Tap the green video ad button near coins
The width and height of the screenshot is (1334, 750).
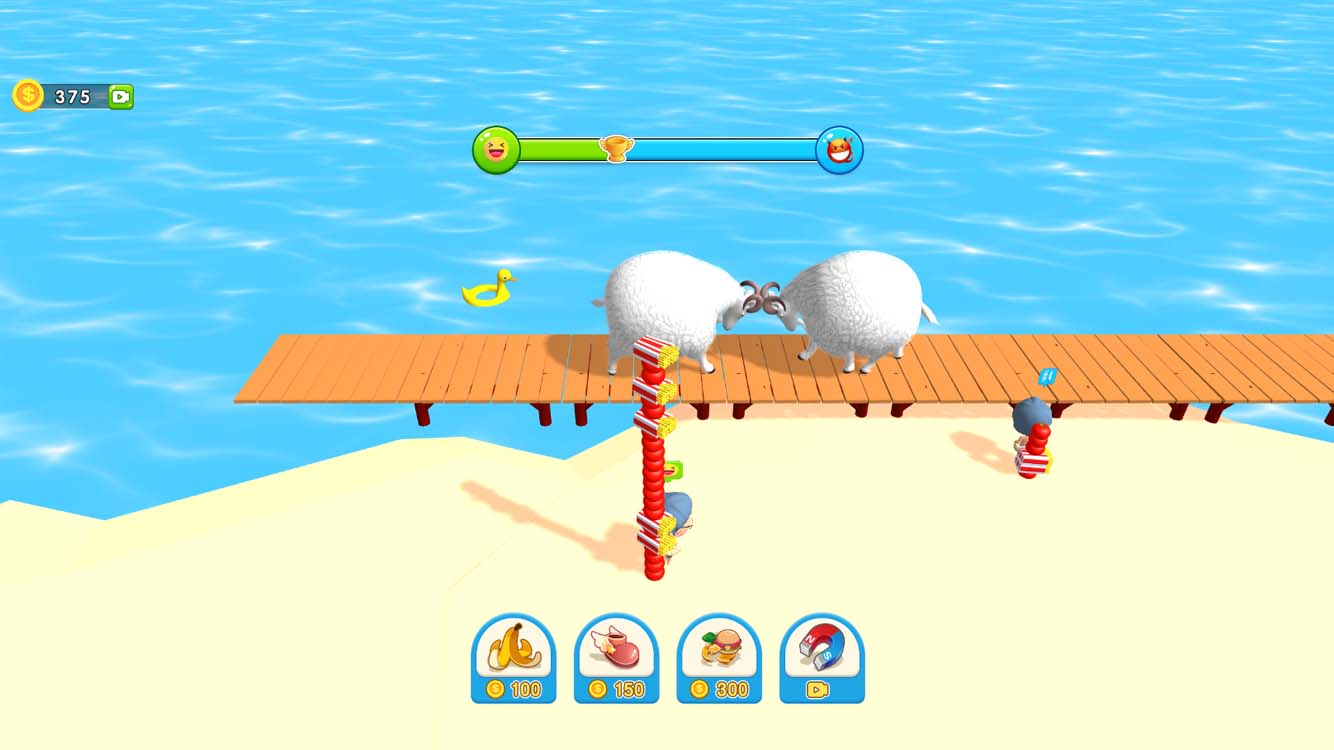pyautogui.click(x=122, y=97)
